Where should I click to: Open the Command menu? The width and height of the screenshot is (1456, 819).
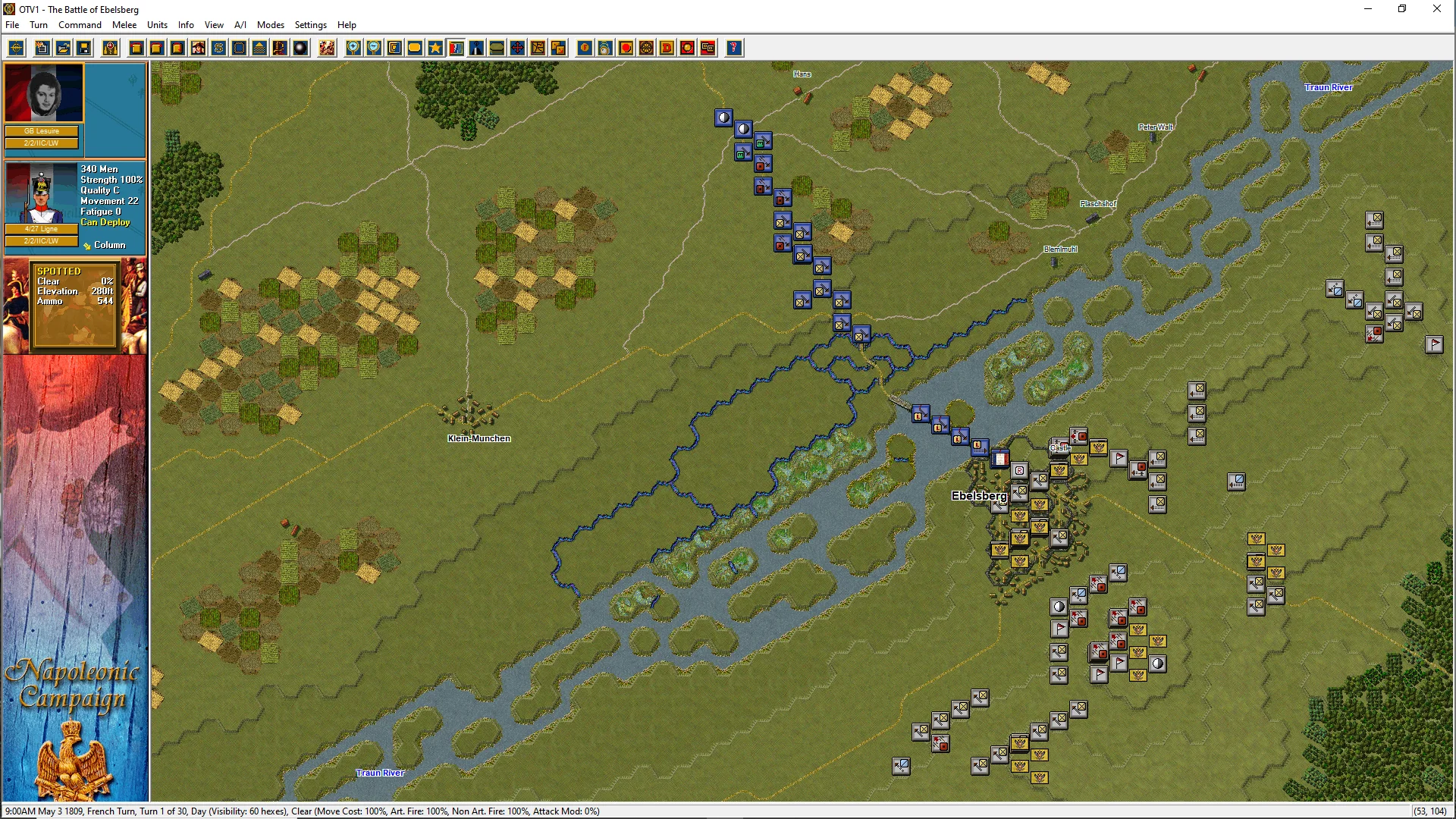[x=80, y=25]
